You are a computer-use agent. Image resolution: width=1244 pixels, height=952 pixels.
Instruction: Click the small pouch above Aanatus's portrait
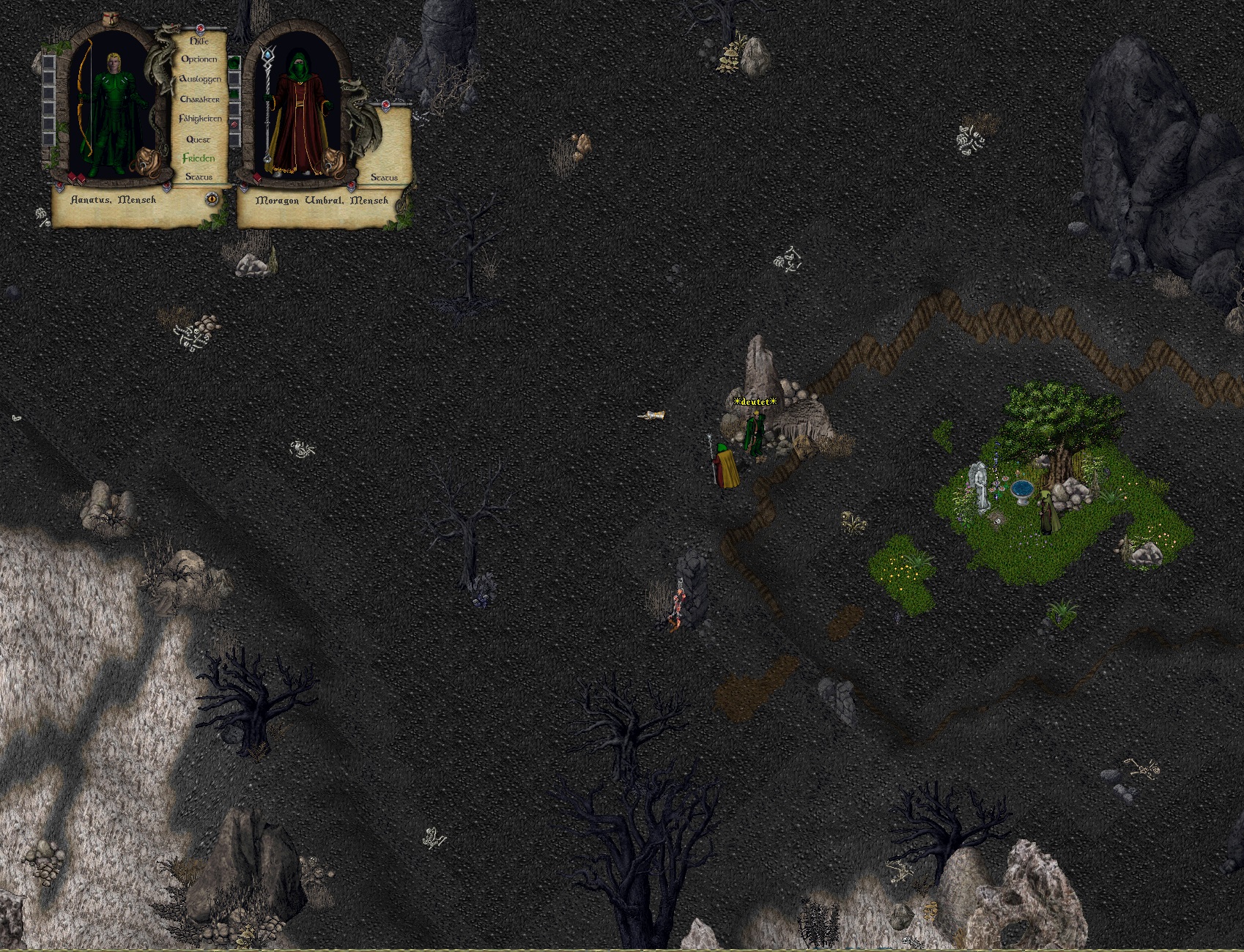[x=111, y=18]
